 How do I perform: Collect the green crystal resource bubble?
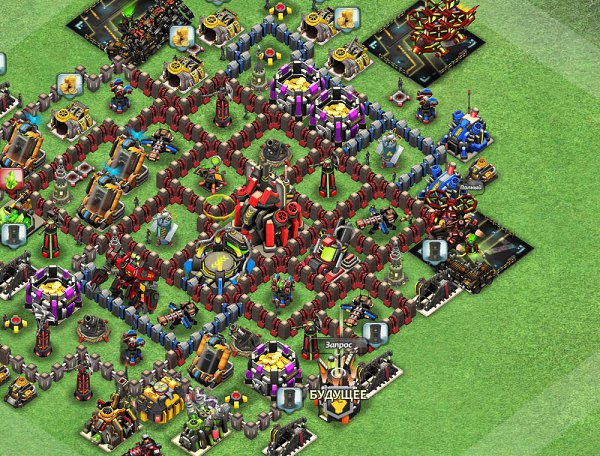(x=13, y=181)
